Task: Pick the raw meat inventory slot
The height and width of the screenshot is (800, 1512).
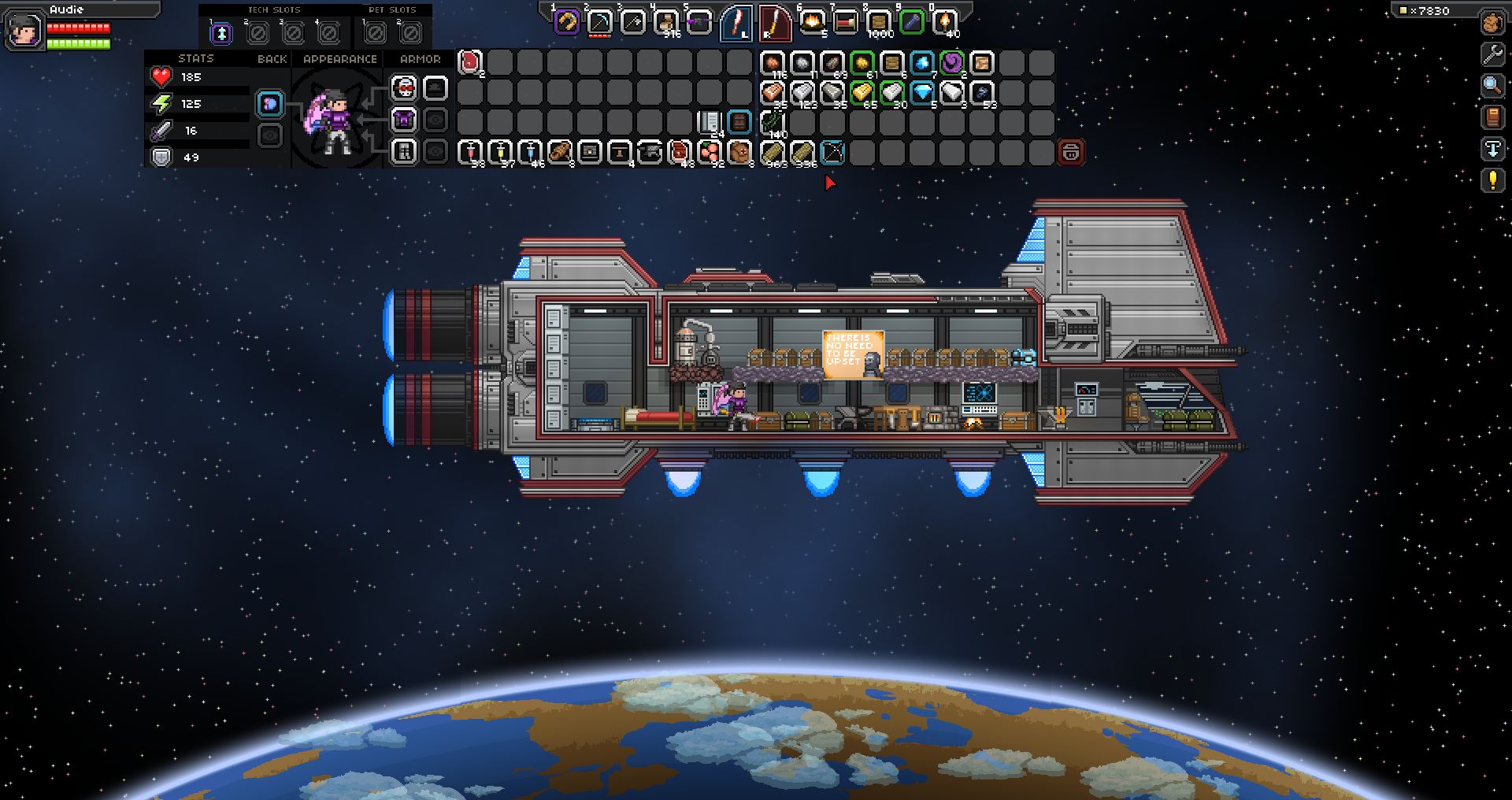Action: (470, 62)
